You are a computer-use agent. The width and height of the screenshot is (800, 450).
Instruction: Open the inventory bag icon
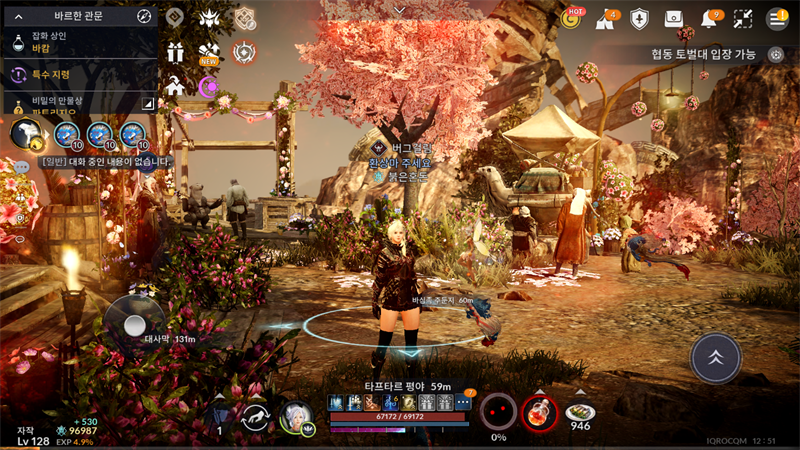click(675, 18)
